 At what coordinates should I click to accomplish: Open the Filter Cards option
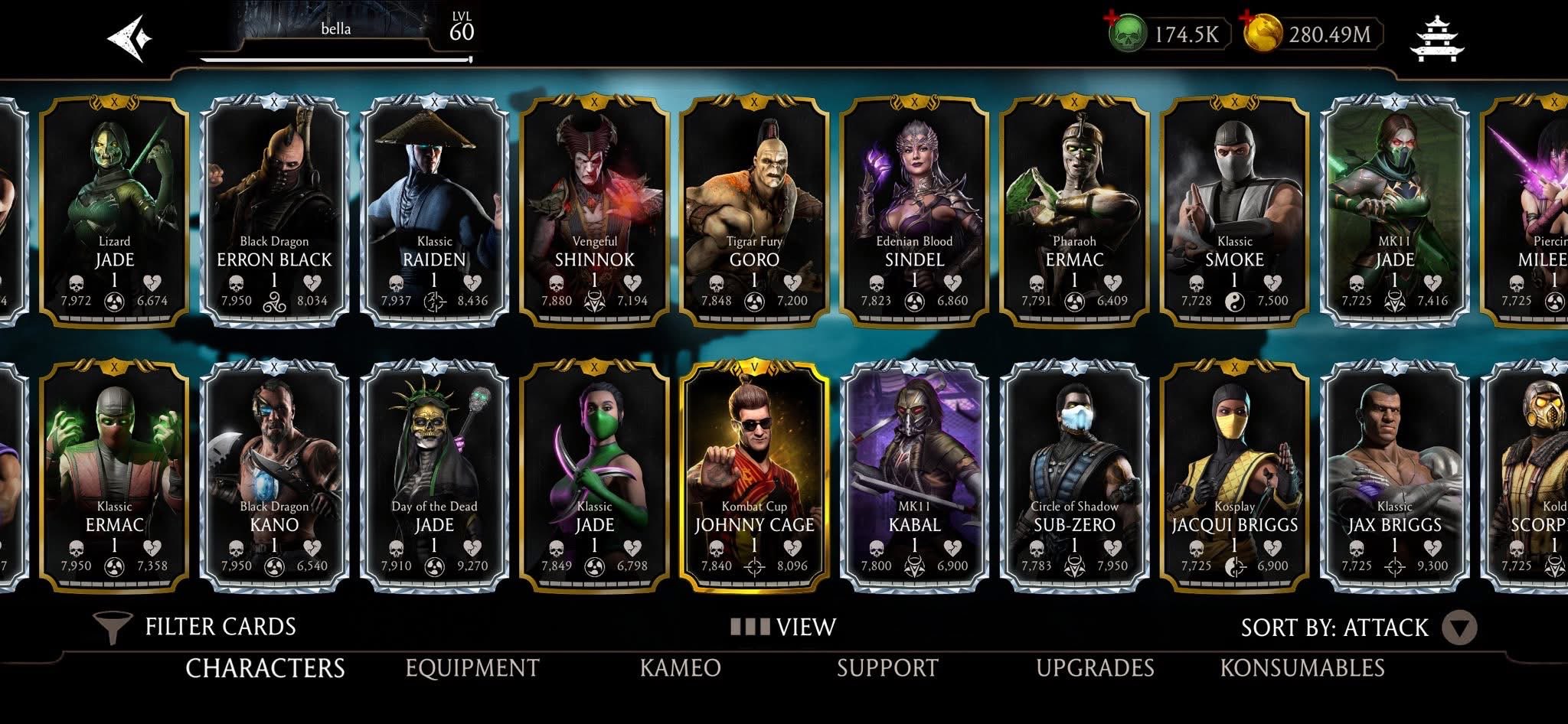194,628
